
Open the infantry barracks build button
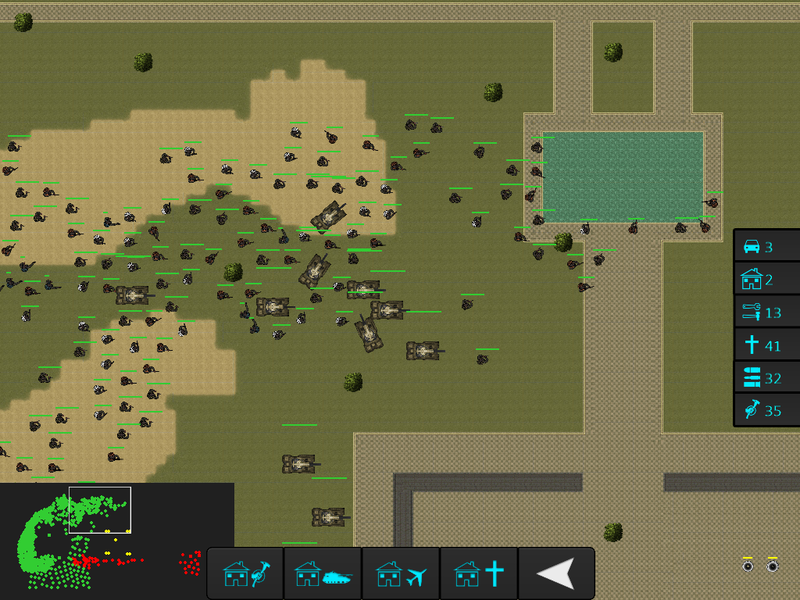(x=245, y=574)
